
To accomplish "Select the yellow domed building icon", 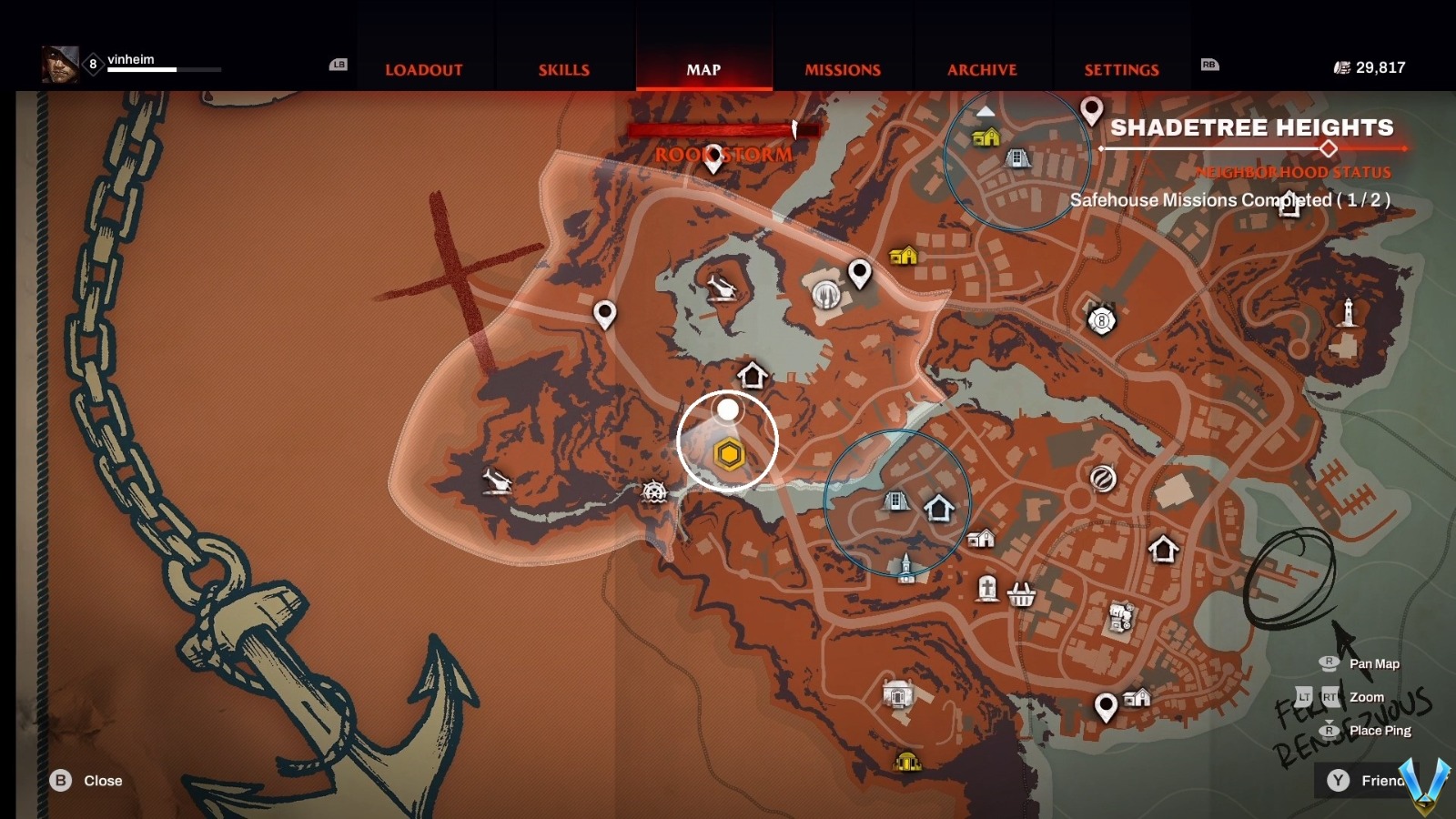I will pyautogui.click(x=906, y=761).
